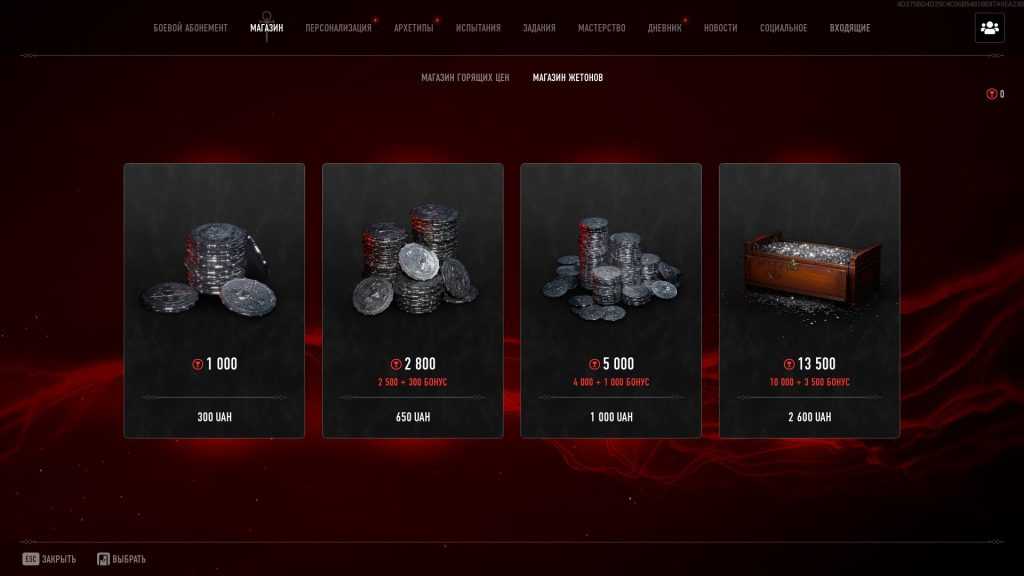Select the Магазин Жетонов sub-tab
The width and height of the screenshot is (1024, 576).
pyautogui.click(x=568, y=77)
